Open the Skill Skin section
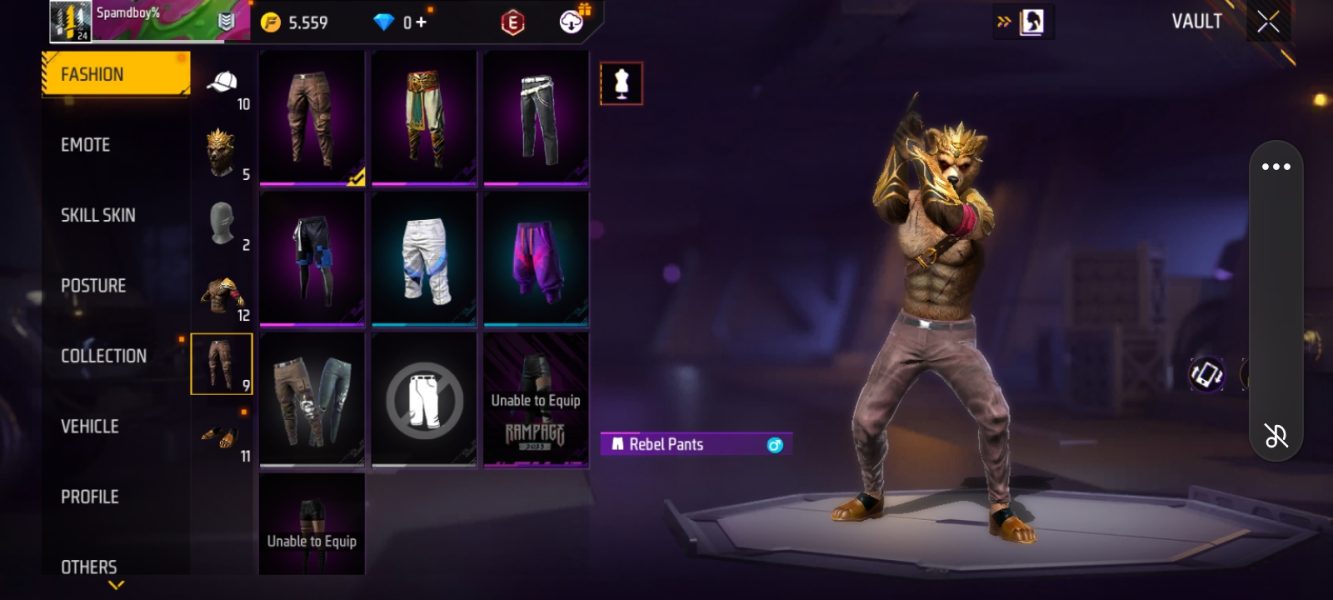This screenshot has width=1333, height=600. 98,215
